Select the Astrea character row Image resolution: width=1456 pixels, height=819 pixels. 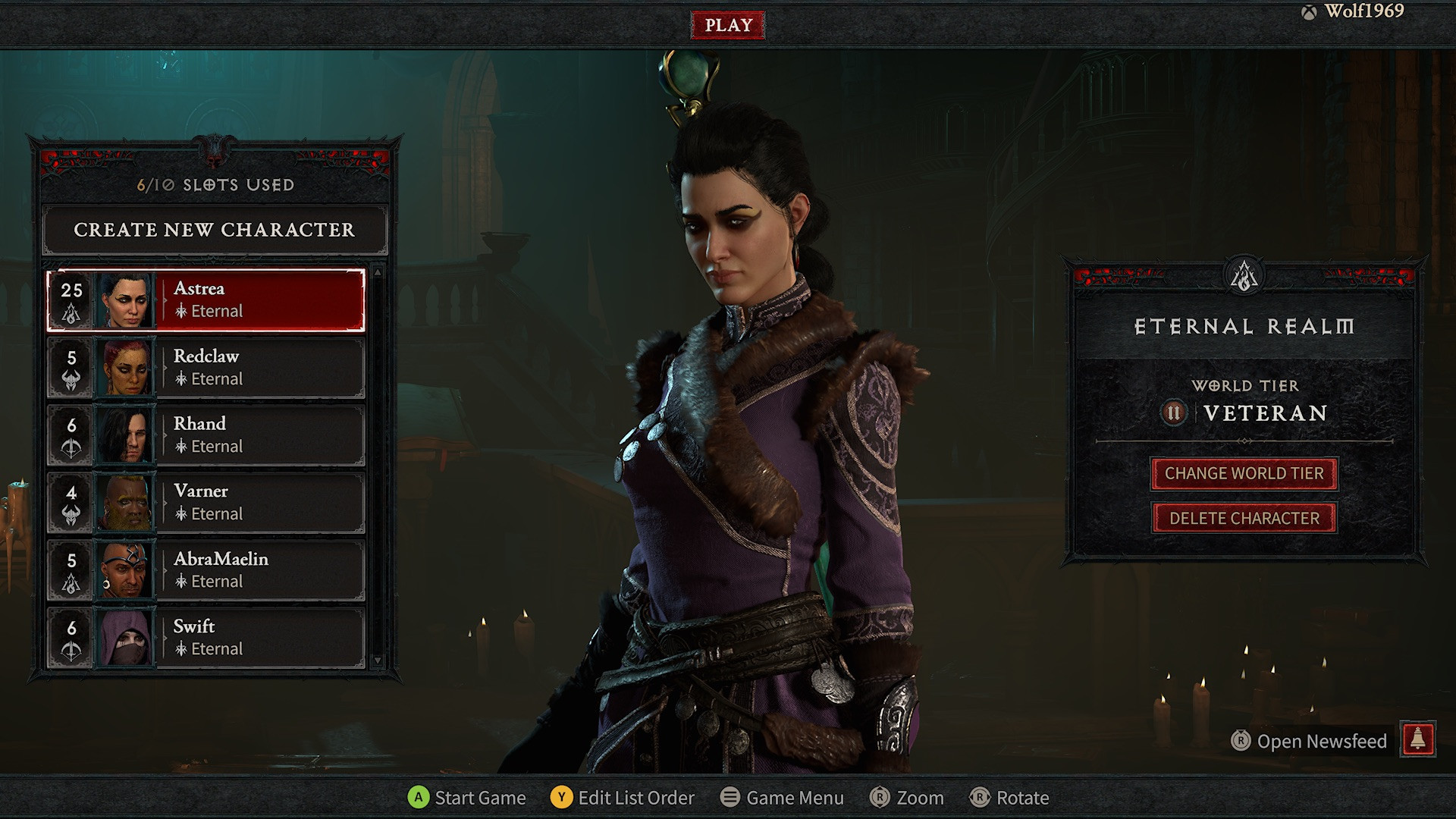(206, 300)
